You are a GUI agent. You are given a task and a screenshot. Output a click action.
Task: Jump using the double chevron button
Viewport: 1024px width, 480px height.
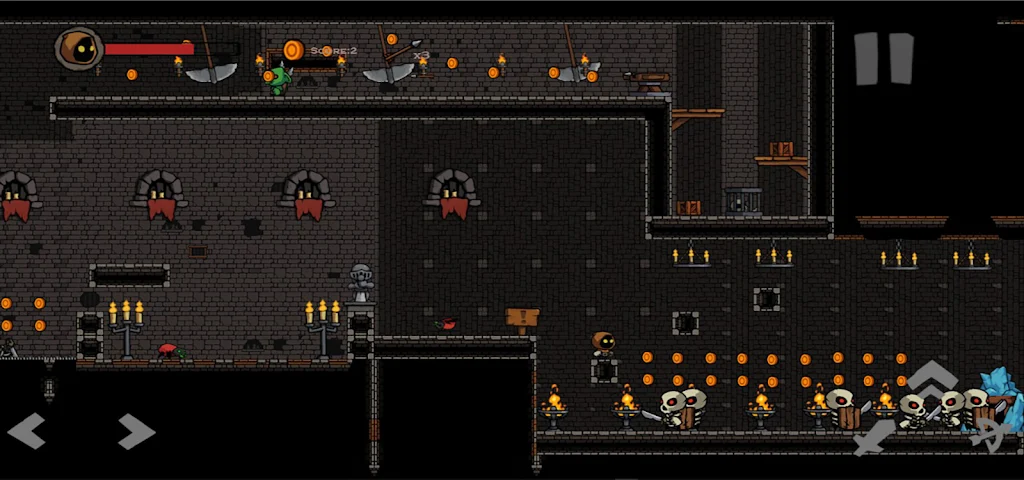pos(932,381)
